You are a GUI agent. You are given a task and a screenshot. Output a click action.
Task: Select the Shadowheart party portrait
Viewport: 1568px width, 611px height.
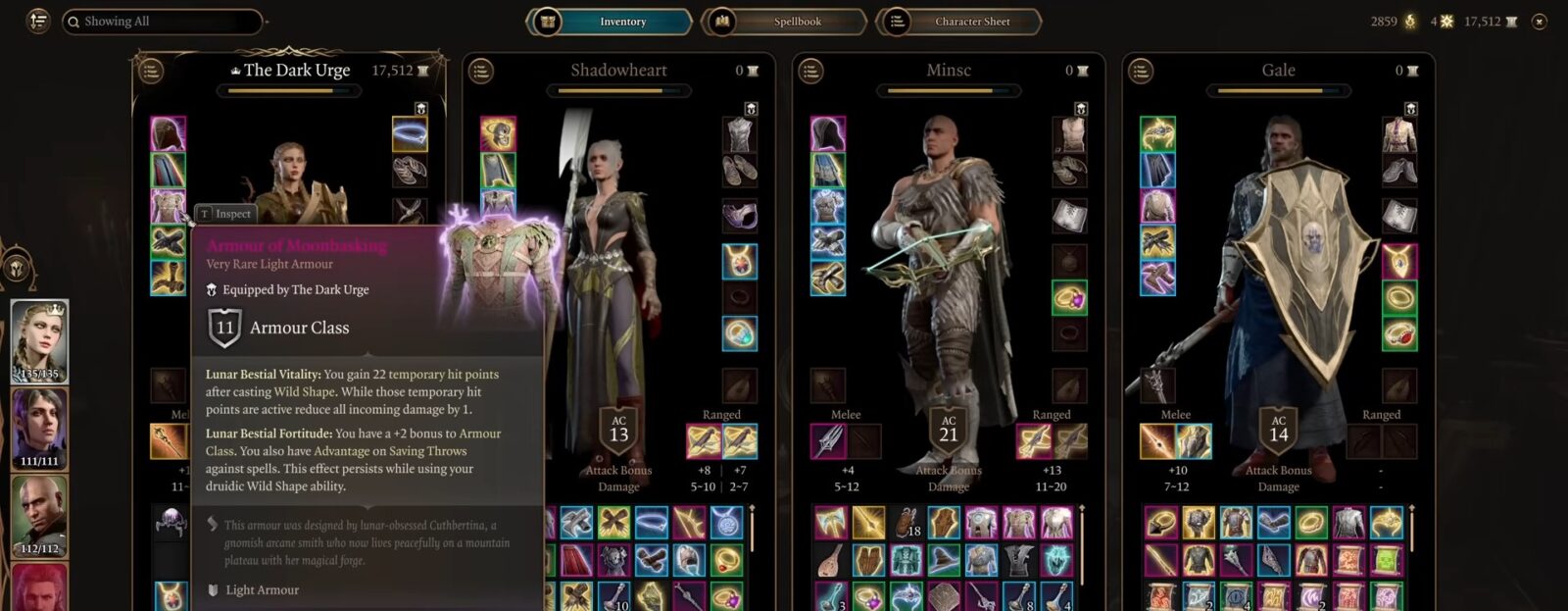click(x=39, y=430)
